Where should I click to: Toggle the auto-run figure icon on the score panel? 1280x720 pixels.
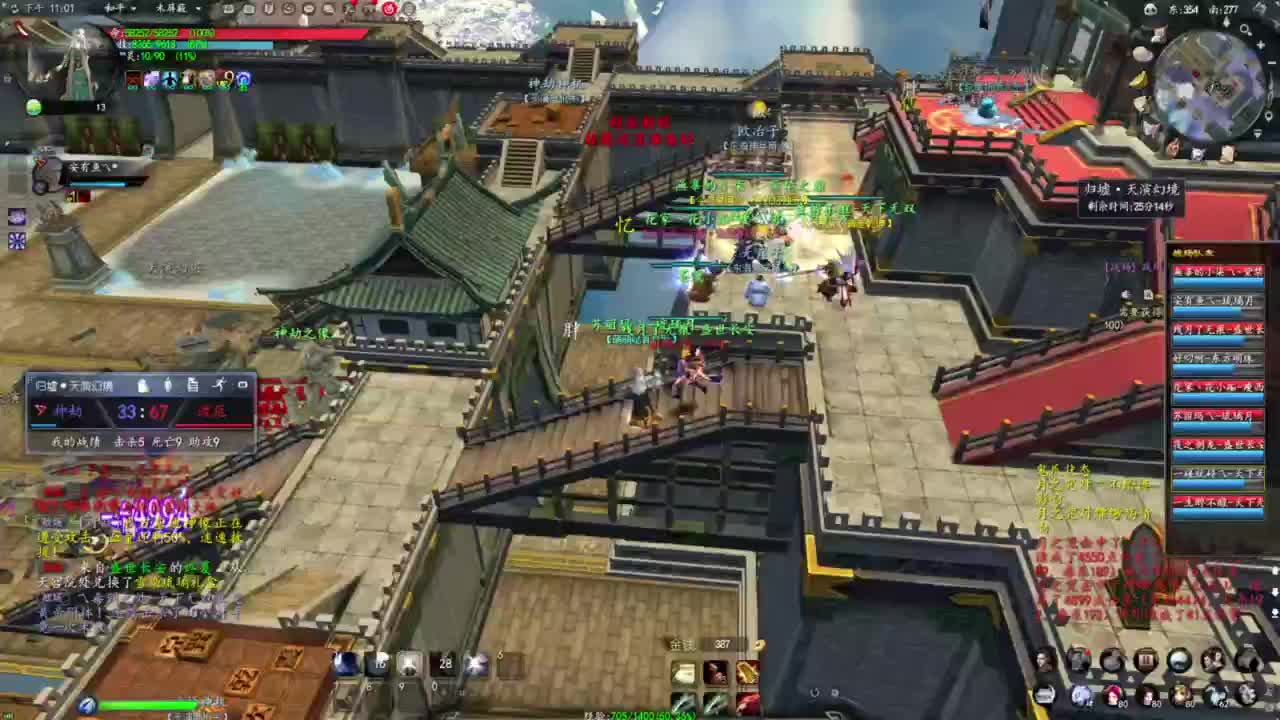pos(221,385)
